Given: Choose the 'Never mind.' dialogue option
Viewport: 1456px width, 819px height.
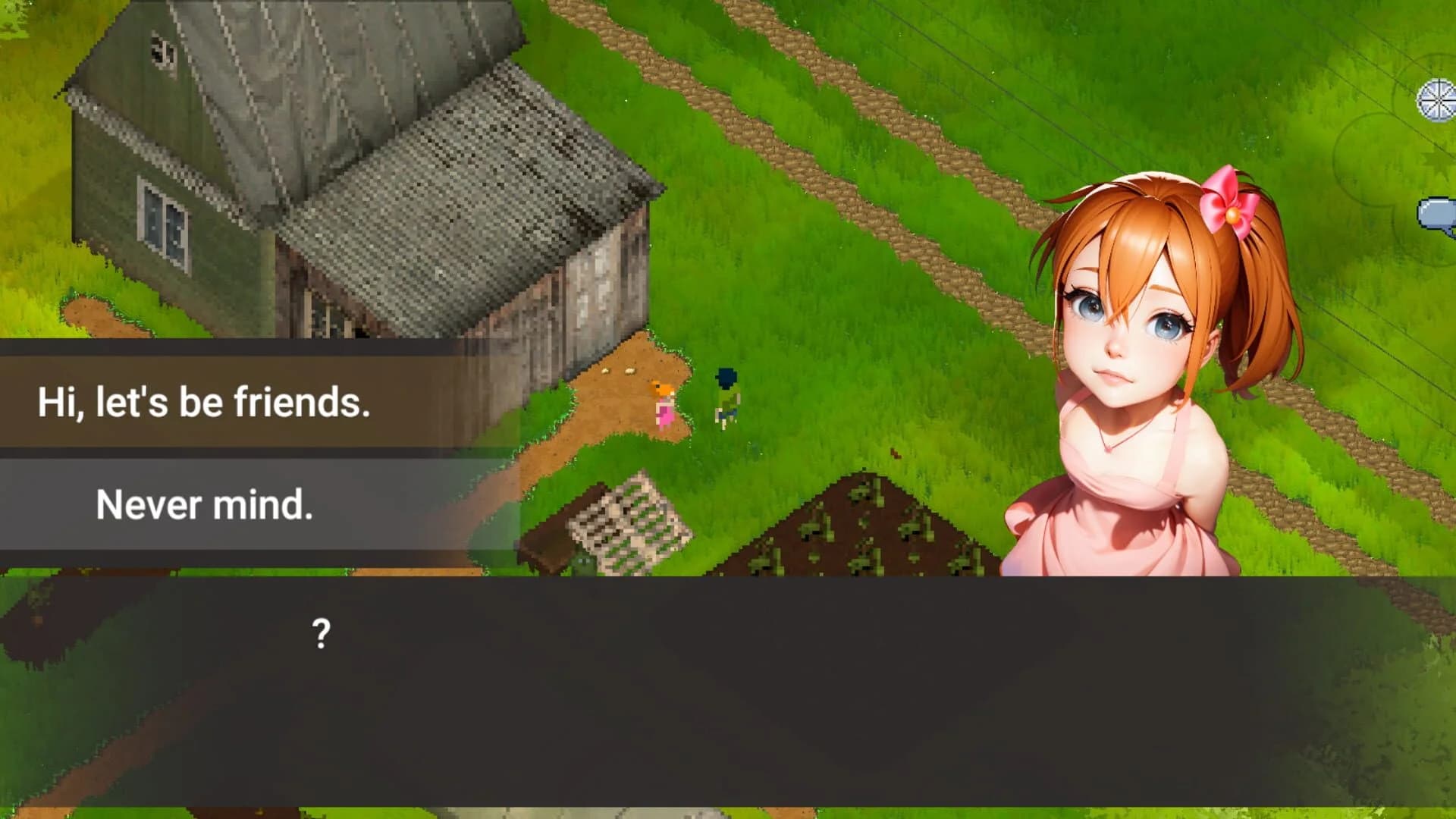Looking at the screenshot, I should pos(206,503).
